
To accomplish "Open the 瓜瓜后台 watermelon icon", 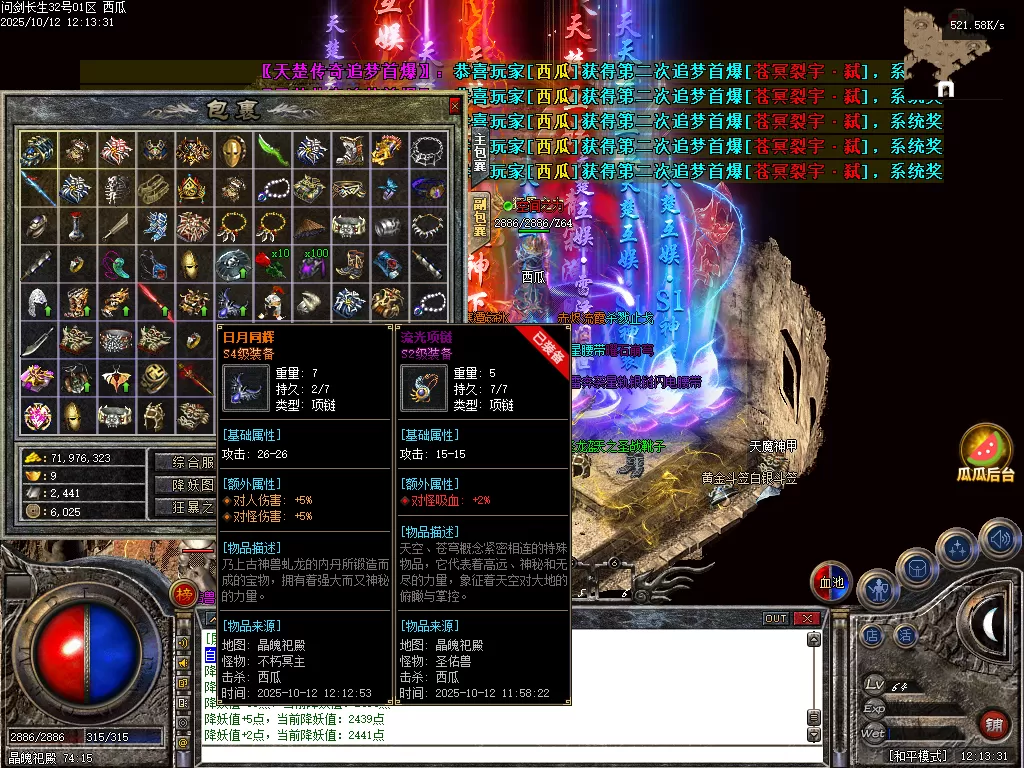I will [987, 452].
